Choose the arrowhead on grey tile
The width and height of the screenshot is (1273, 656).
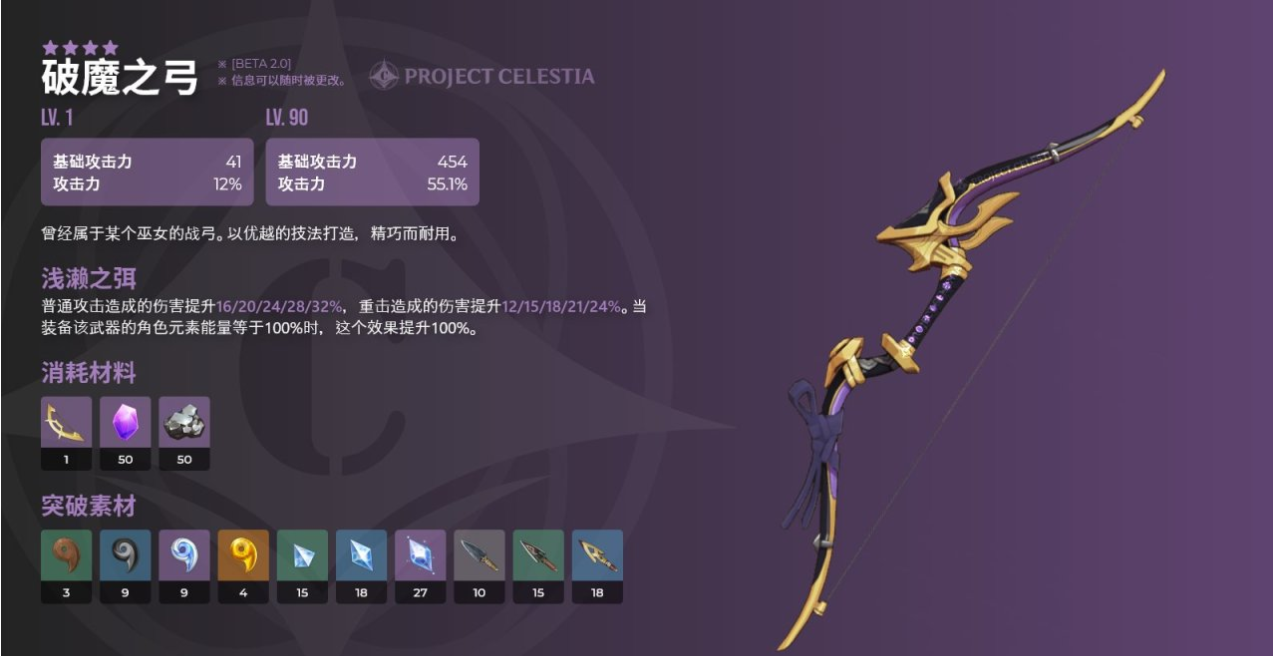click(x=479, y=555)
